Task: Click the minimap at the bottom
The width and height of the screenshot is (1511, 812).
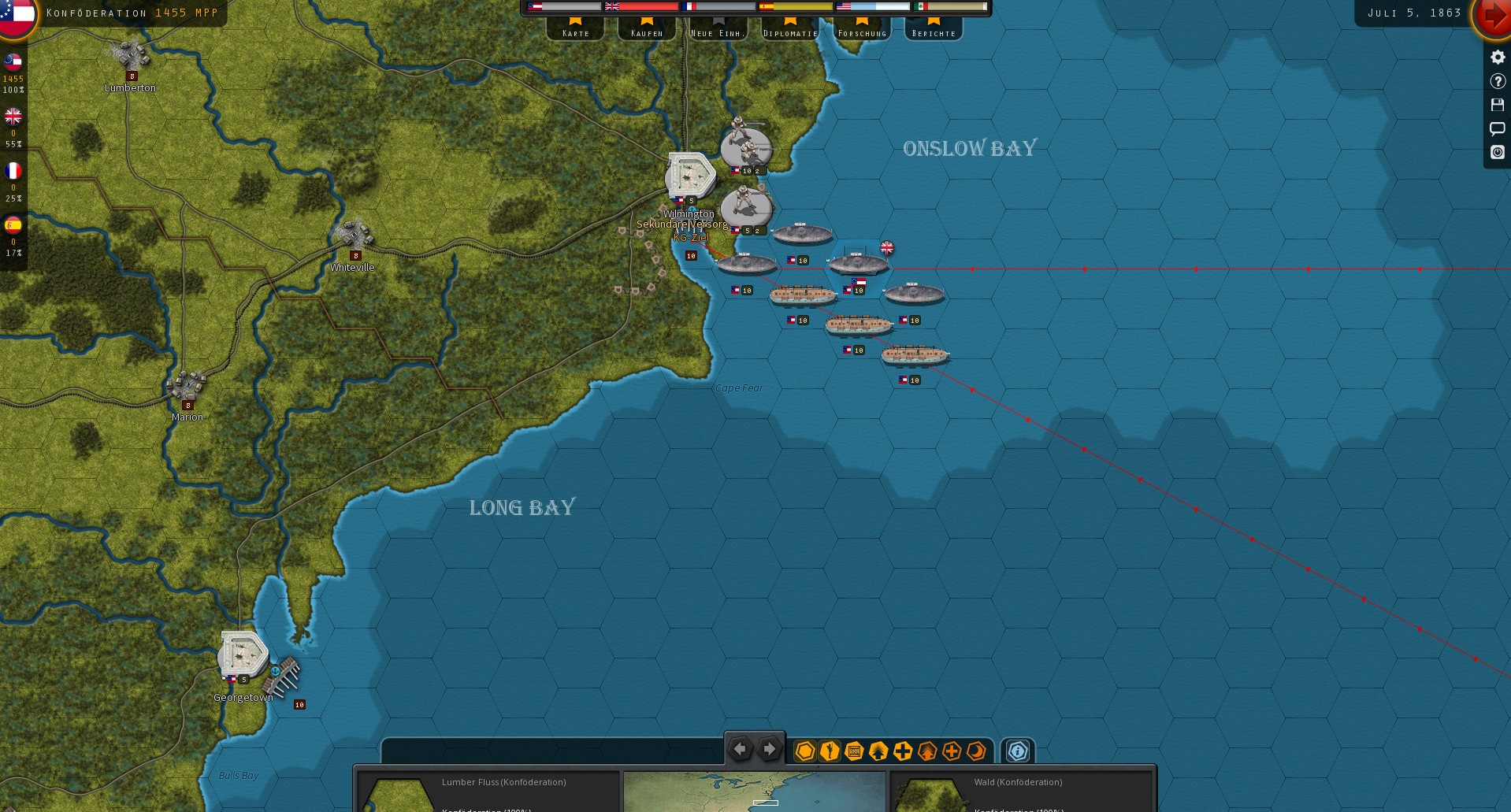Action: tap(754, 792)
